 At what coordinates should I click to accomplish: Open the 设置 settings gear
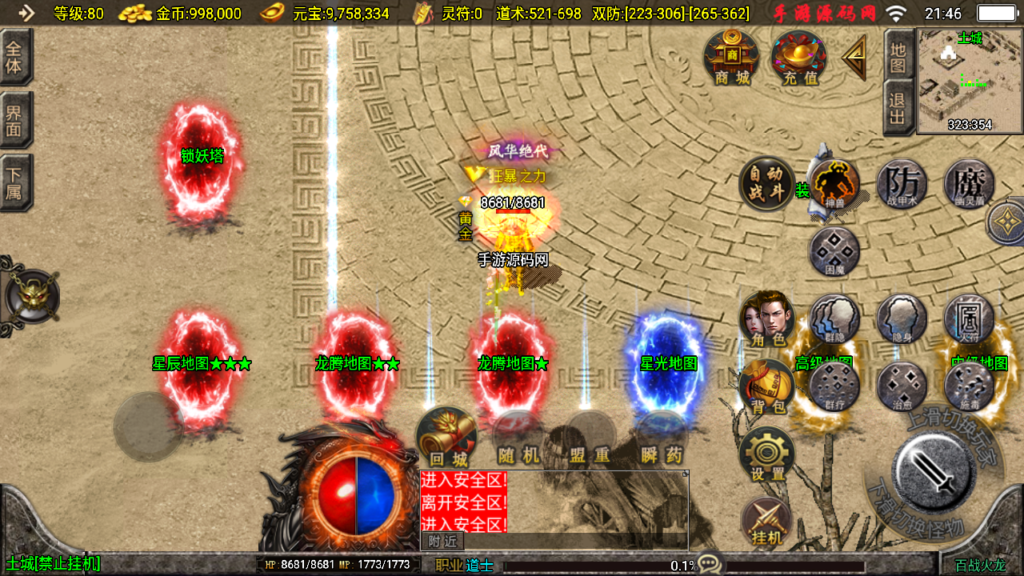pos(767,455)
